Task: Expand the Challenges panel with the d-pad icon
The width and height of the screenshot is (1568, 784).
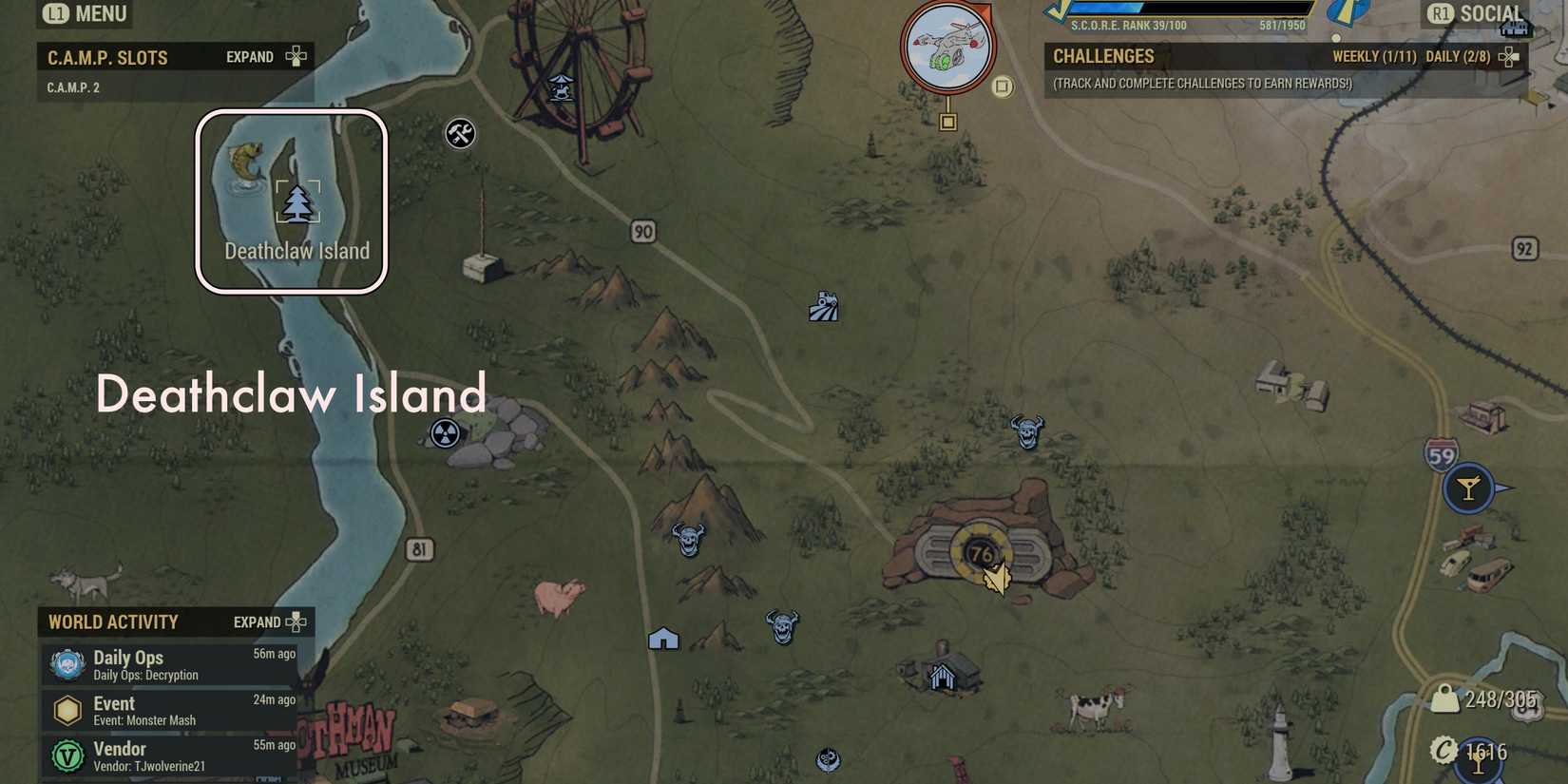Action: [1509, 56]
